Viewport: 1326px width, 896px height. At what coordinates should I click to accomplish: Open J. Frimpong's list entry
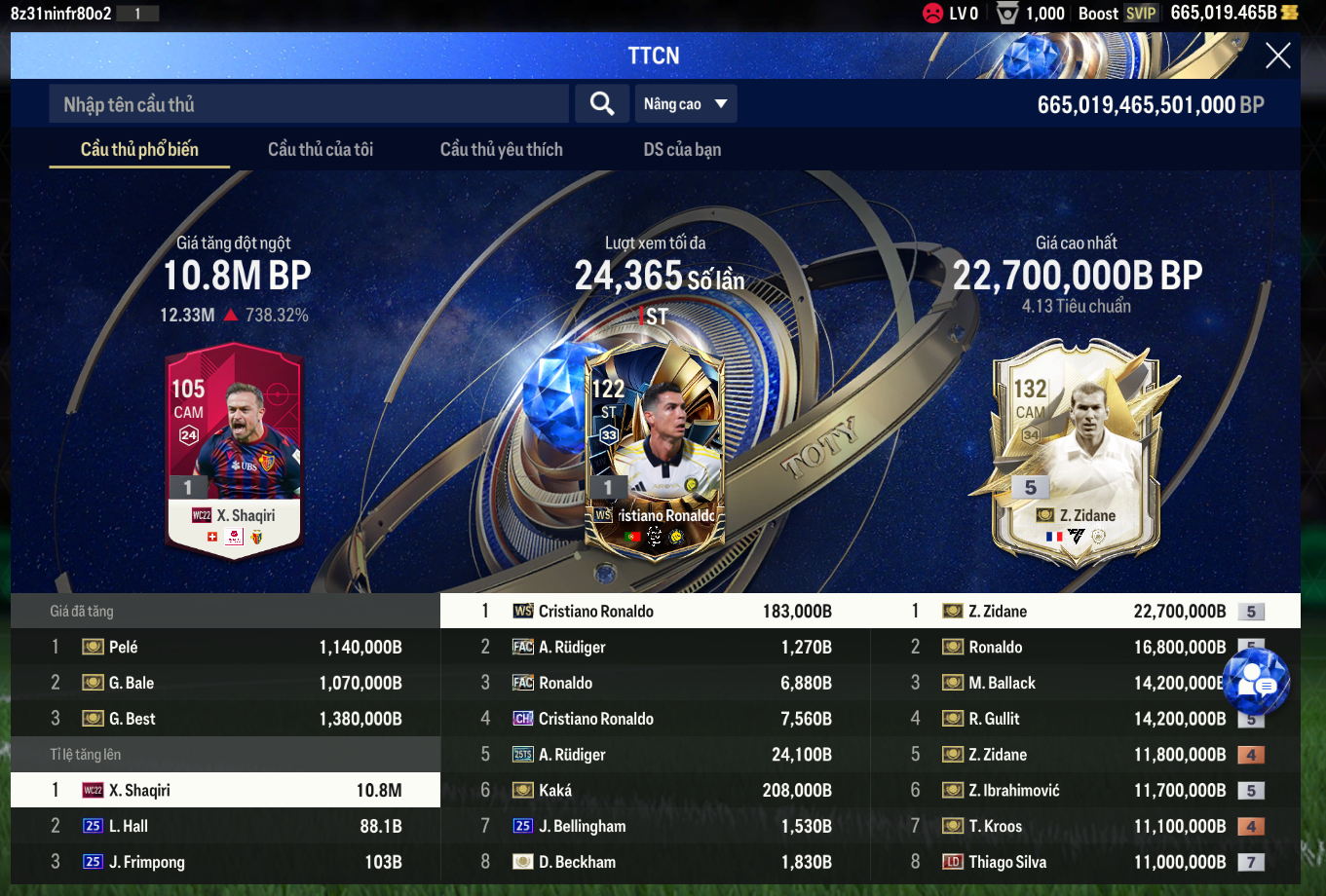coord(226,862)
